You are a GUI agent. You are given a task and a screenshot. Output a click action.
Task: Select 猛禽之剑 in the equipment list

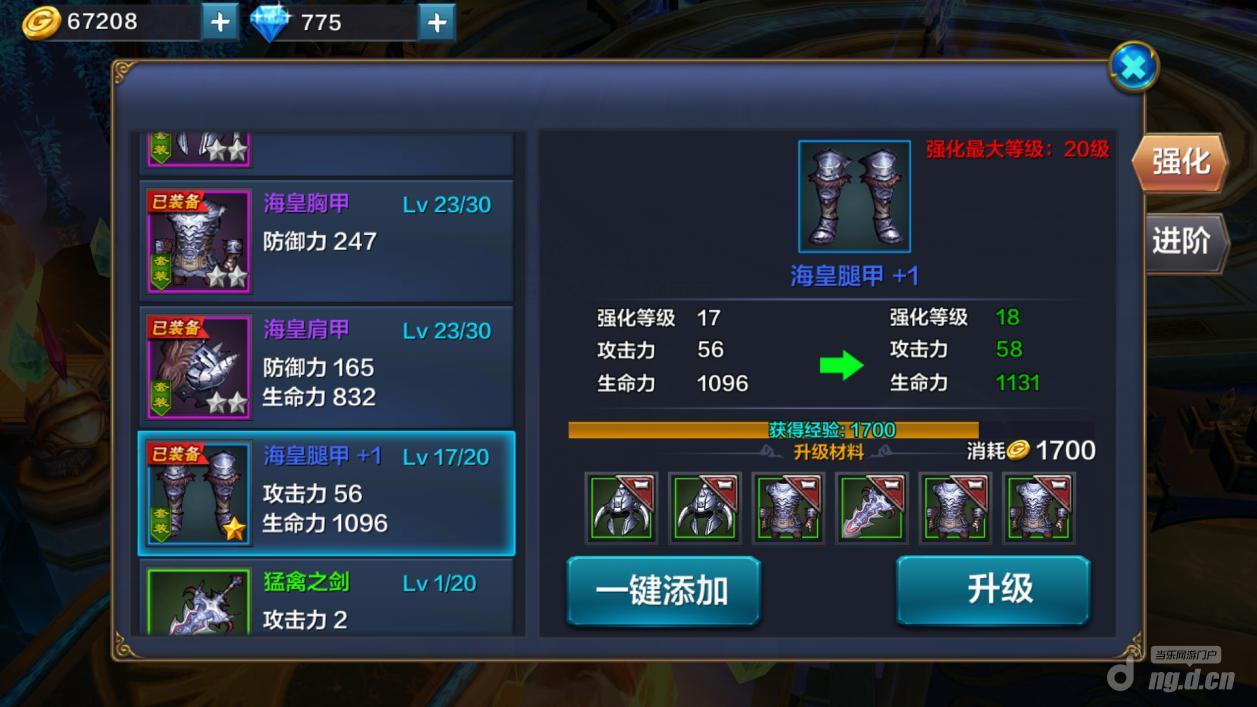pos(326,598)
